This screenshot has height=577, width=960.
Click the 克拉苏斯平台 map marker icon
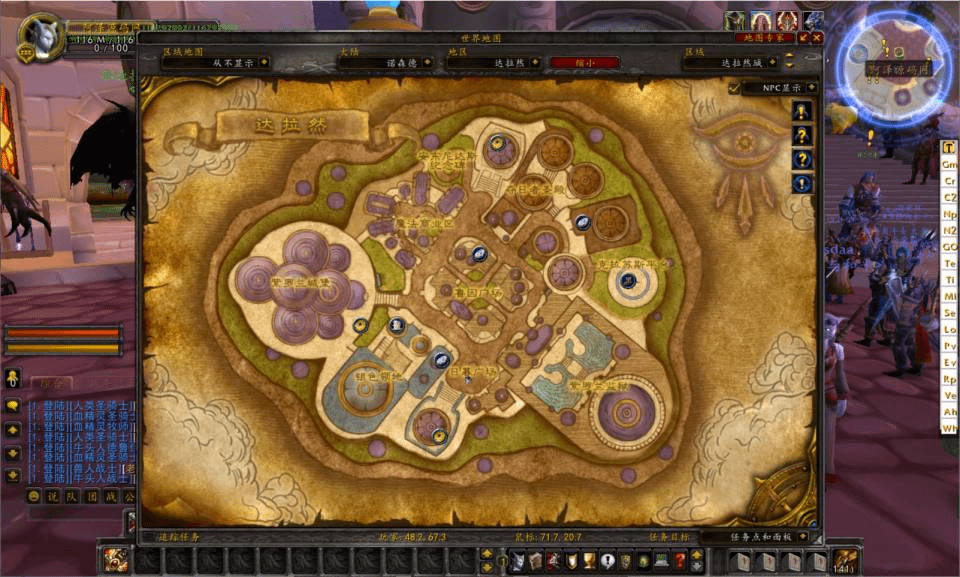pyautogui.click(x=629, y=282)
